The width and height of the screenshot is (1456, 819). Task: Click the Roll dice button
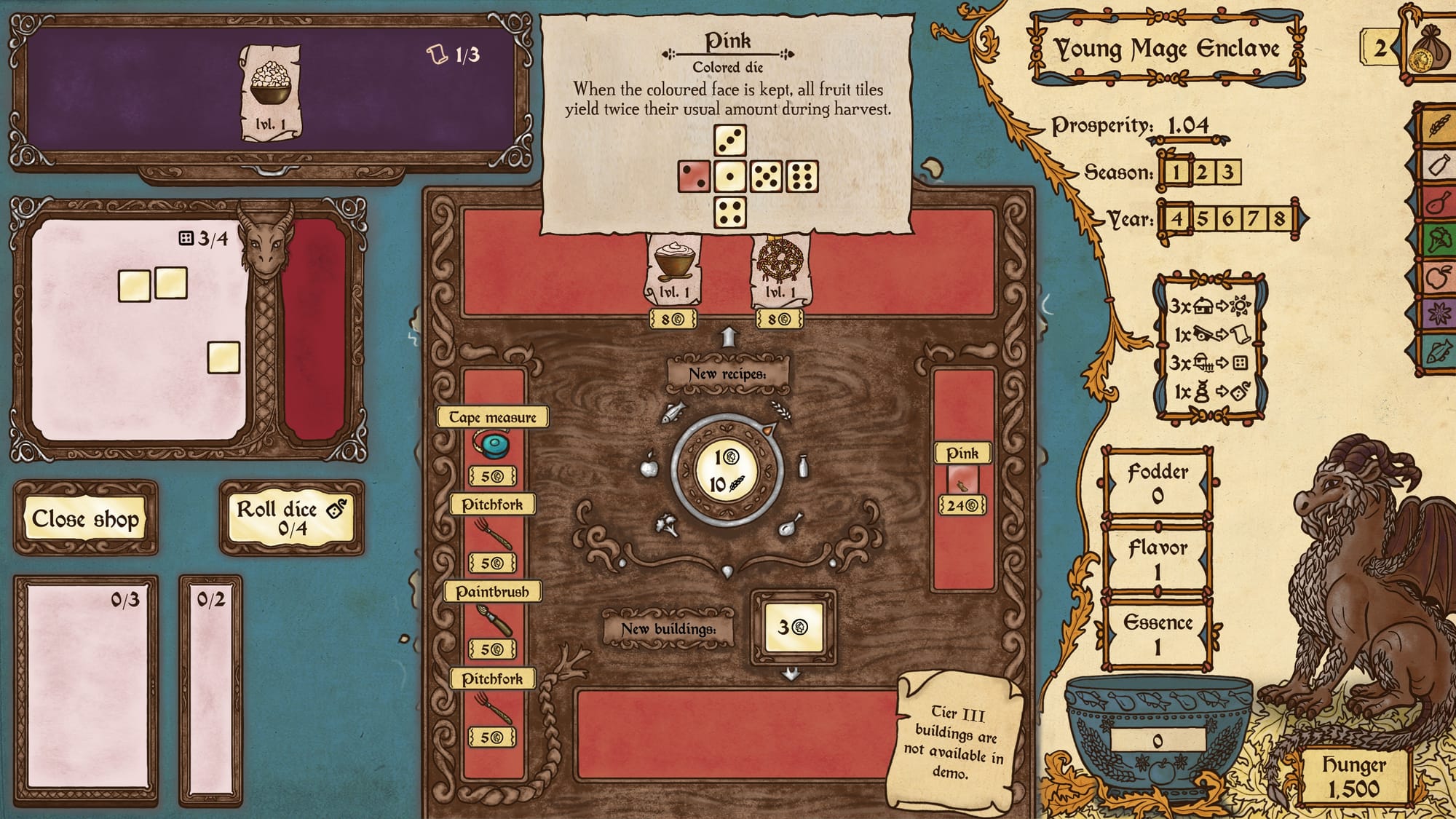pos(291,518)
